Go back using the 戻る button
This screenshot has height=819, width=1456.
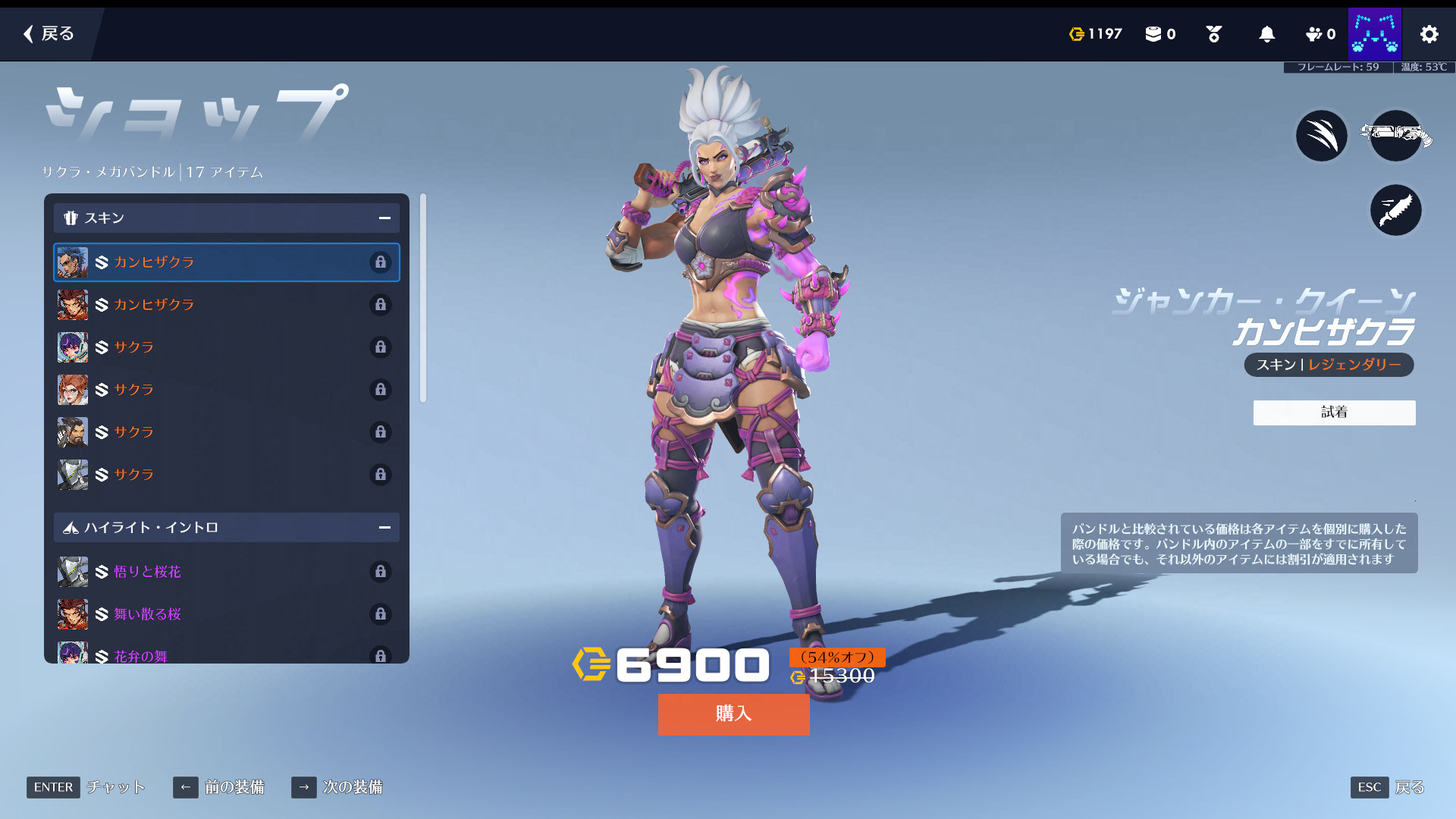tap(49, 33)
